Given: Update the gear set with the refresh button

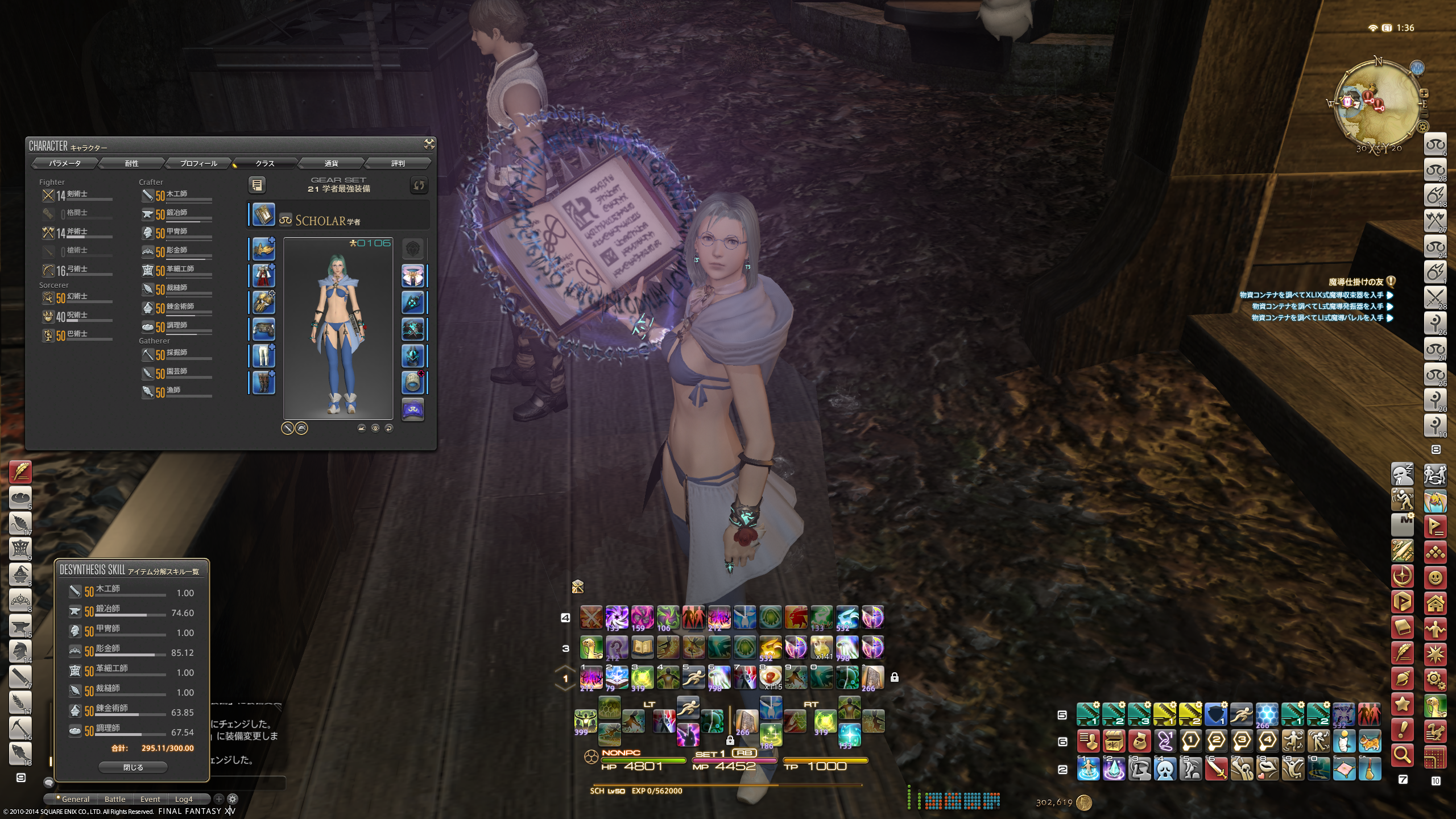Looking at the screenshot, I should [x=419, y=185].
